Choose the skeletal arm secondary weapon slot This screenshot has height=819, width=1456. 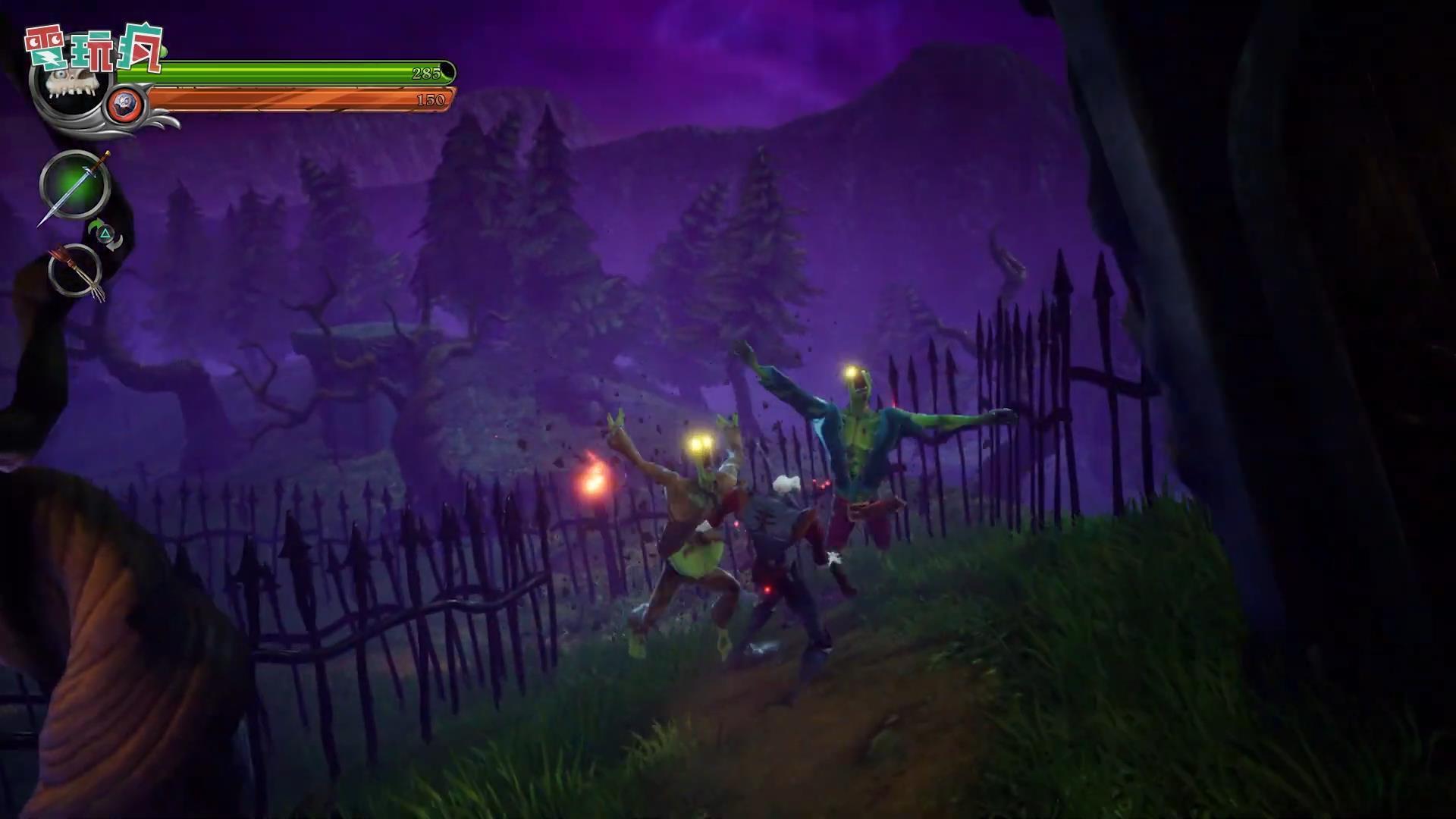click(x=75, y=271)
